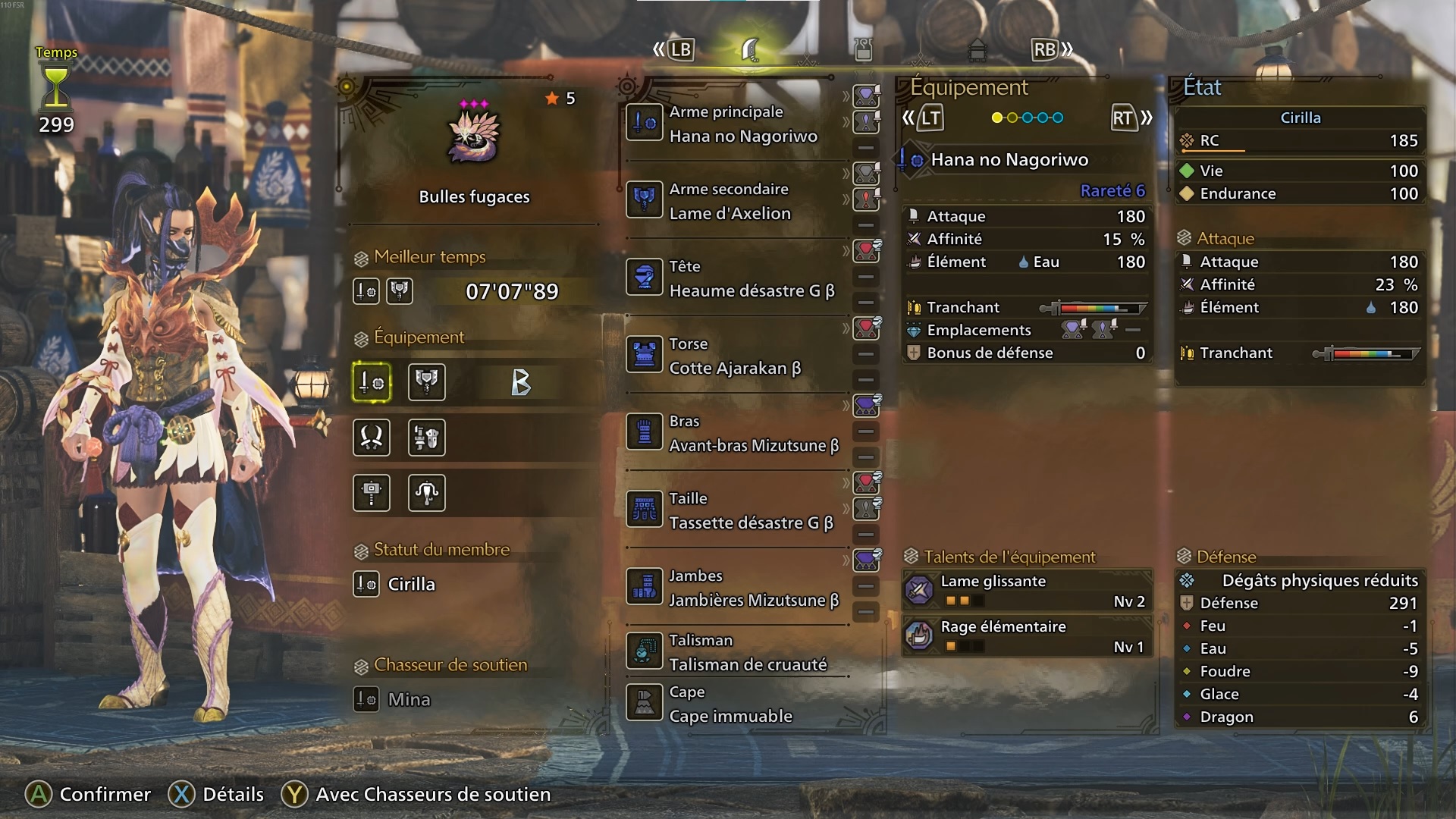Select the Cotte Ajarakan β chest piece
Screen dimensions: 1456x819
[x=734, y=356]
